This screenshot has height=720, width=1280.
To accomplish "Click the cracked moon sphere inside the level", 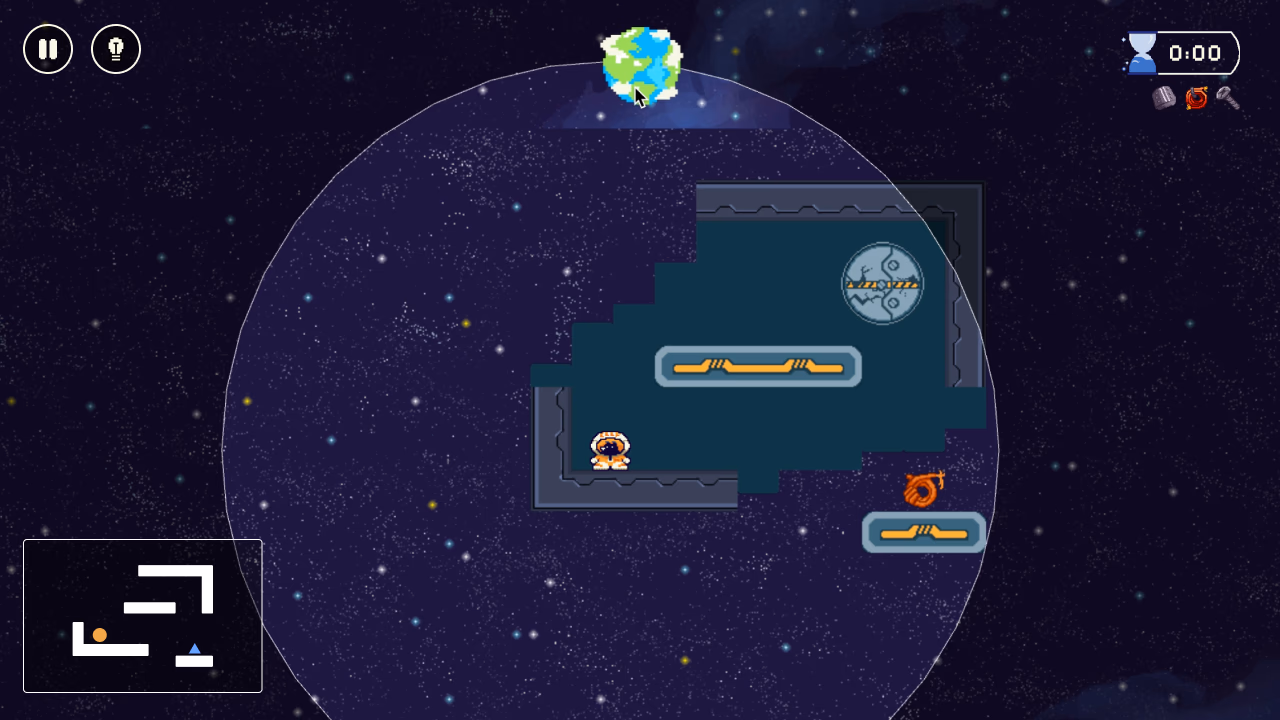I will pyautogui.click(x=882, y=284).
